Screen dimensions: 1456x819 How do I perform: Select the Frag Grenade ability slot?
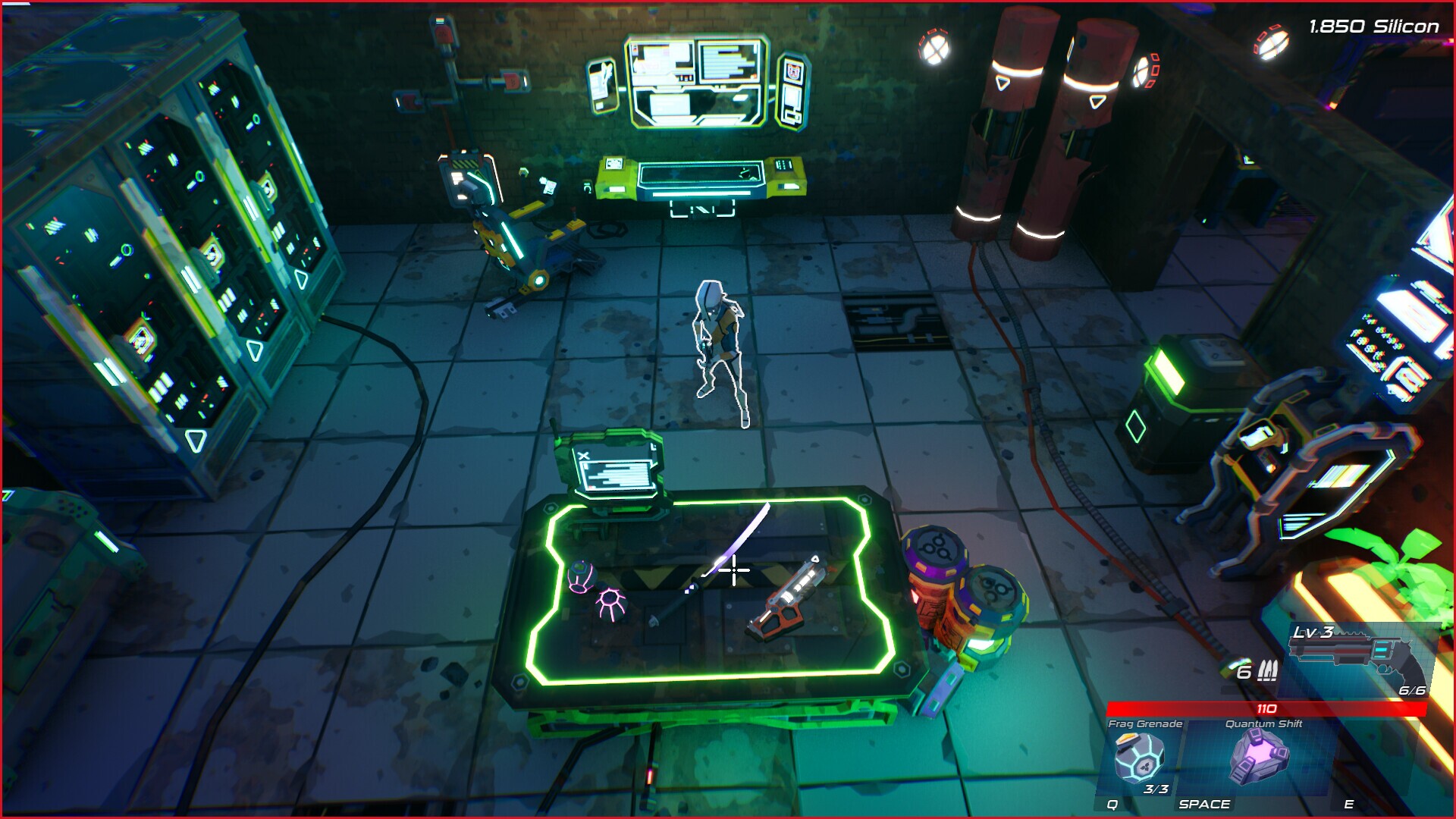[1139, 758]
